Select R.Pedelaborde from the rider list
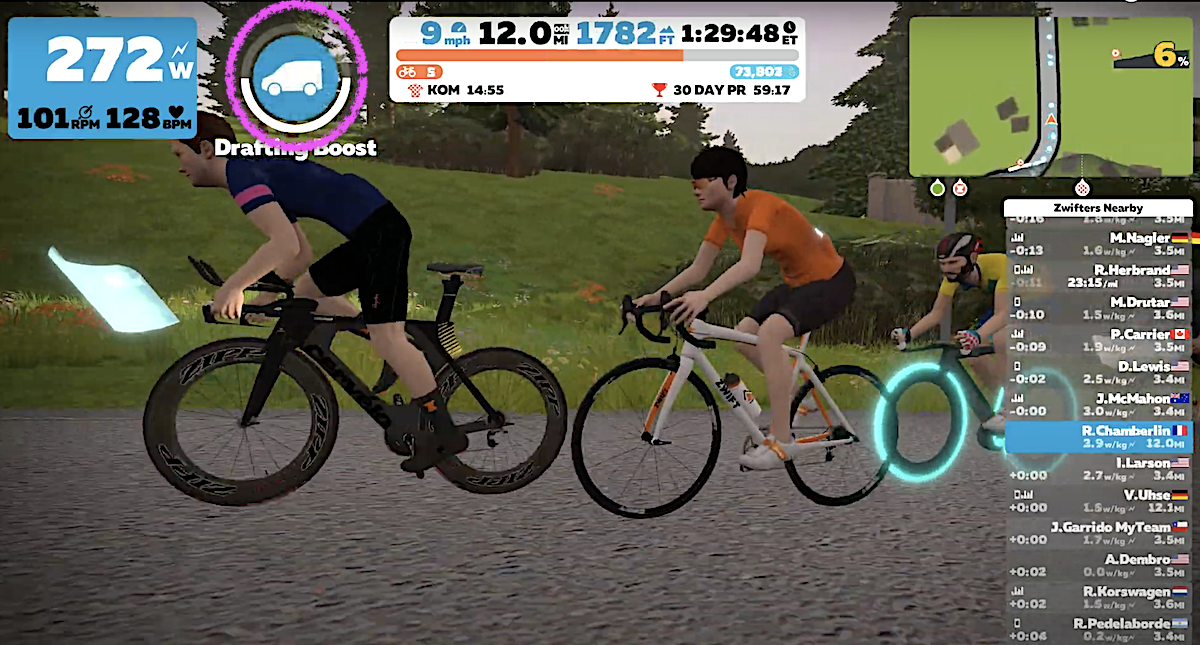The width and height of the screenshot is (1200, 645). (x=1099, y=627)
